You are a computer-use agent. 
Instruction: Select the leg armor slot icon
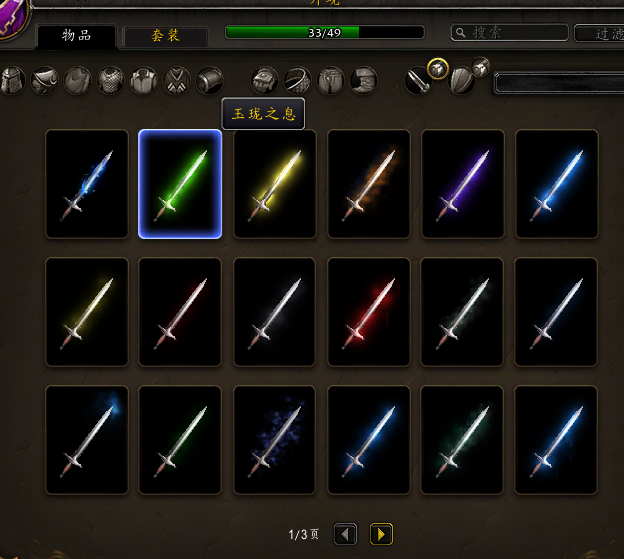[x=331, y=80]
